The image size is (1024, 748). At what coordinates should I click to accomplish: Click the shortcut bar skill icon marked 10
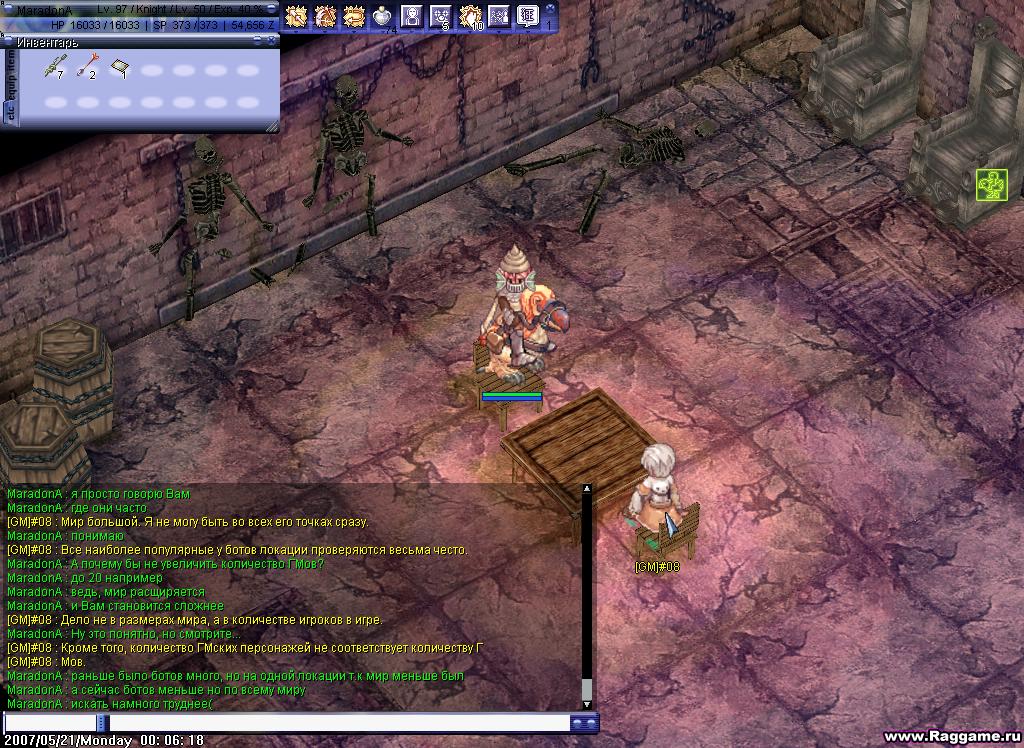point(469,15)
